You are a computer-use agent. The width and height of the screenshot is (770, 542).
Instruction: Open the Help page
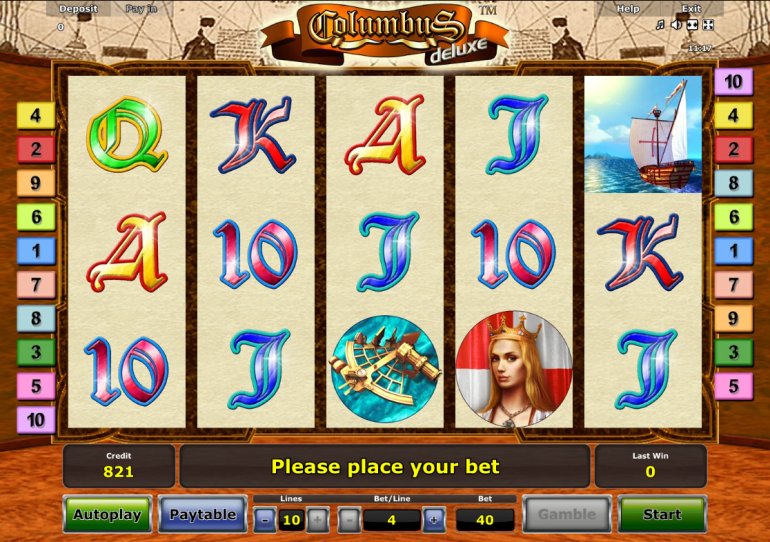[628, 9]
